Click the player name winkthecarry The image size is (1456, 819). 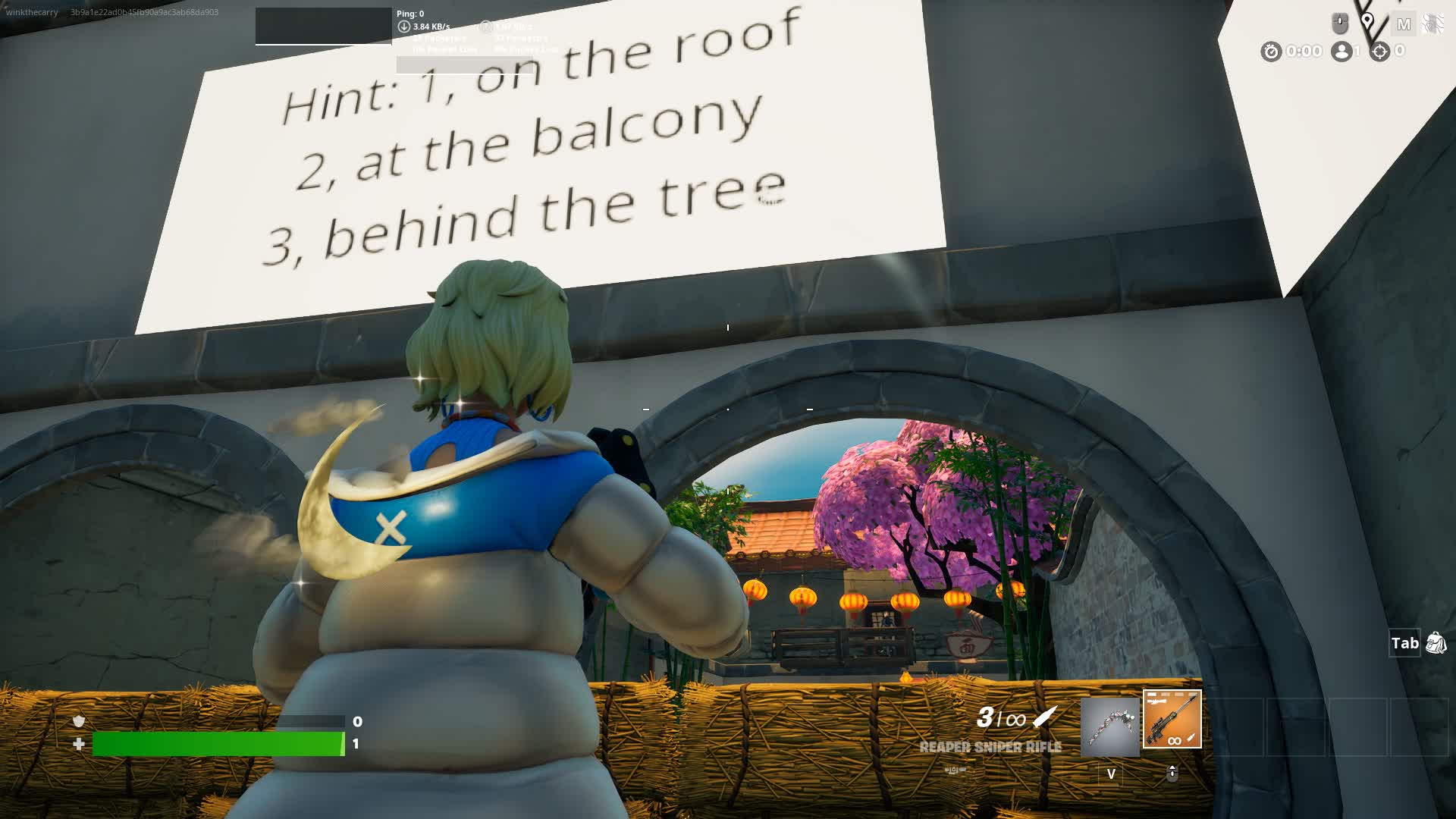[32, 11]
